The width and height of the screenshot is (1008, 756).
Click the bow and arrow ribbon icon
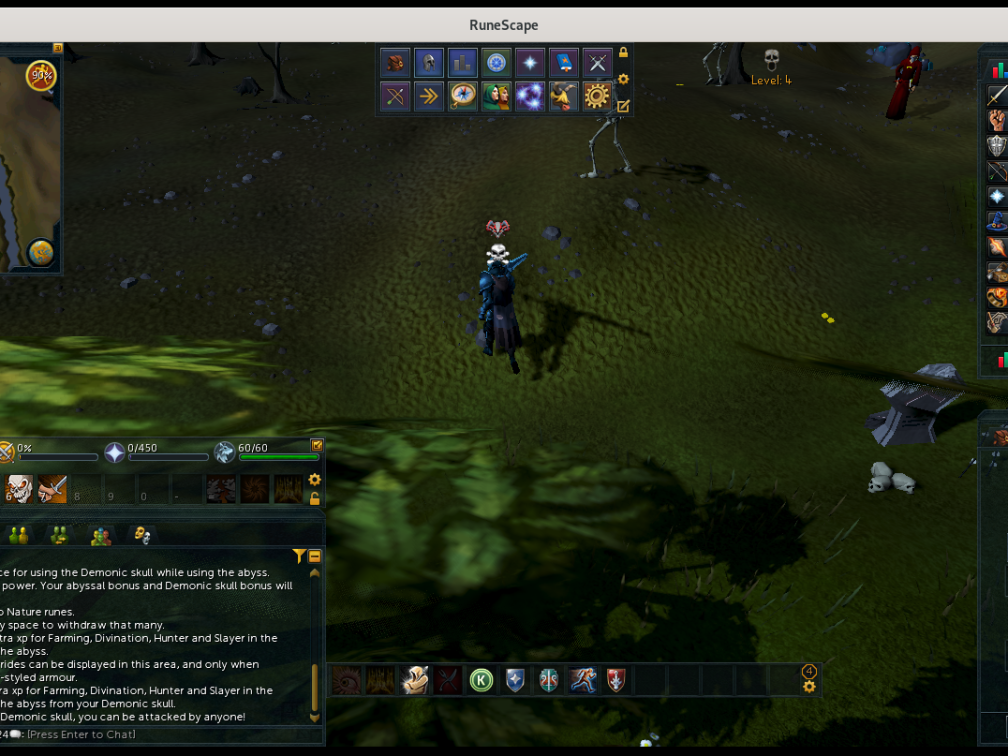click(396, 96)
